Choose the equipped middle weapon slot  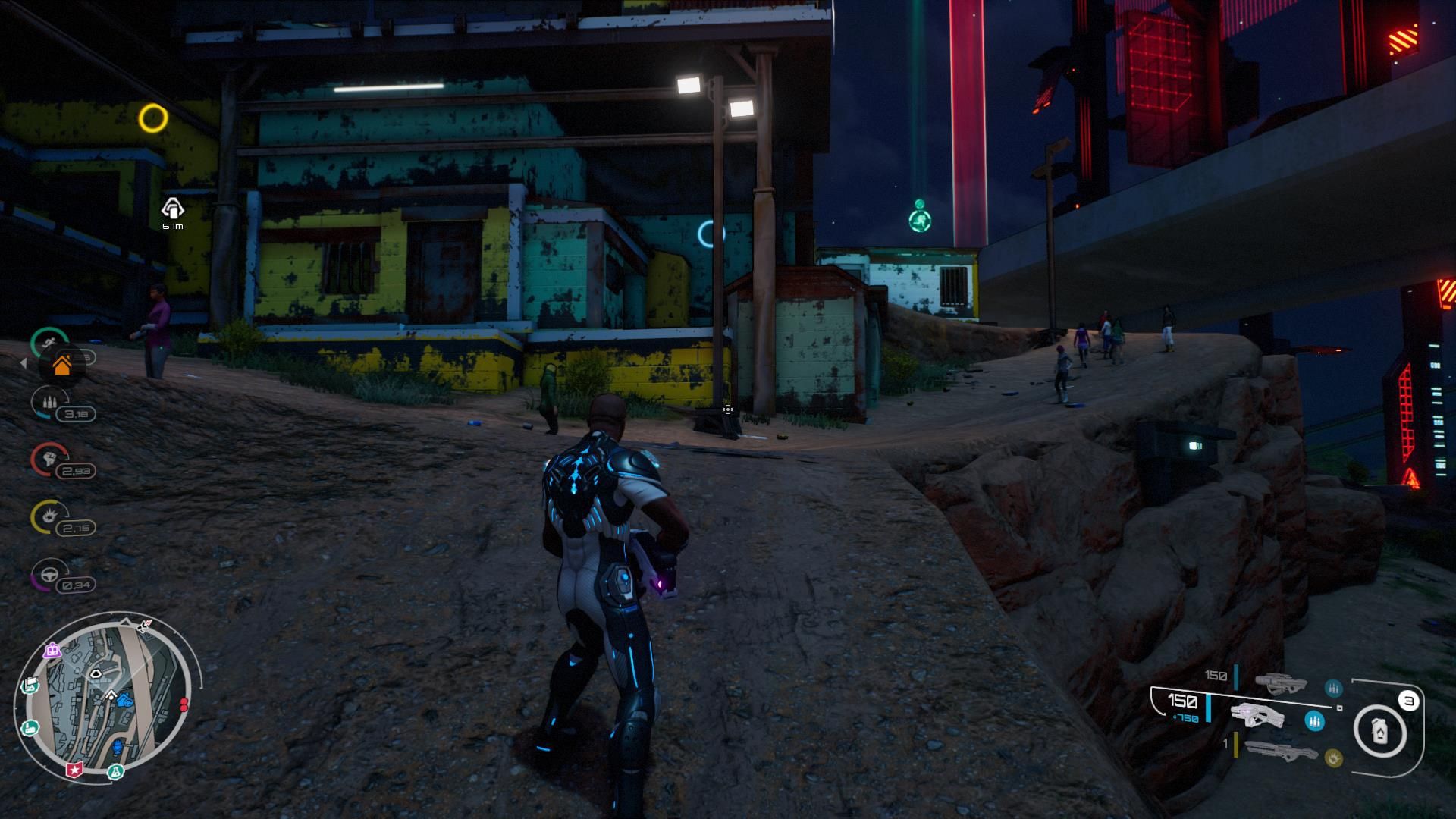tap(1257, 716)
